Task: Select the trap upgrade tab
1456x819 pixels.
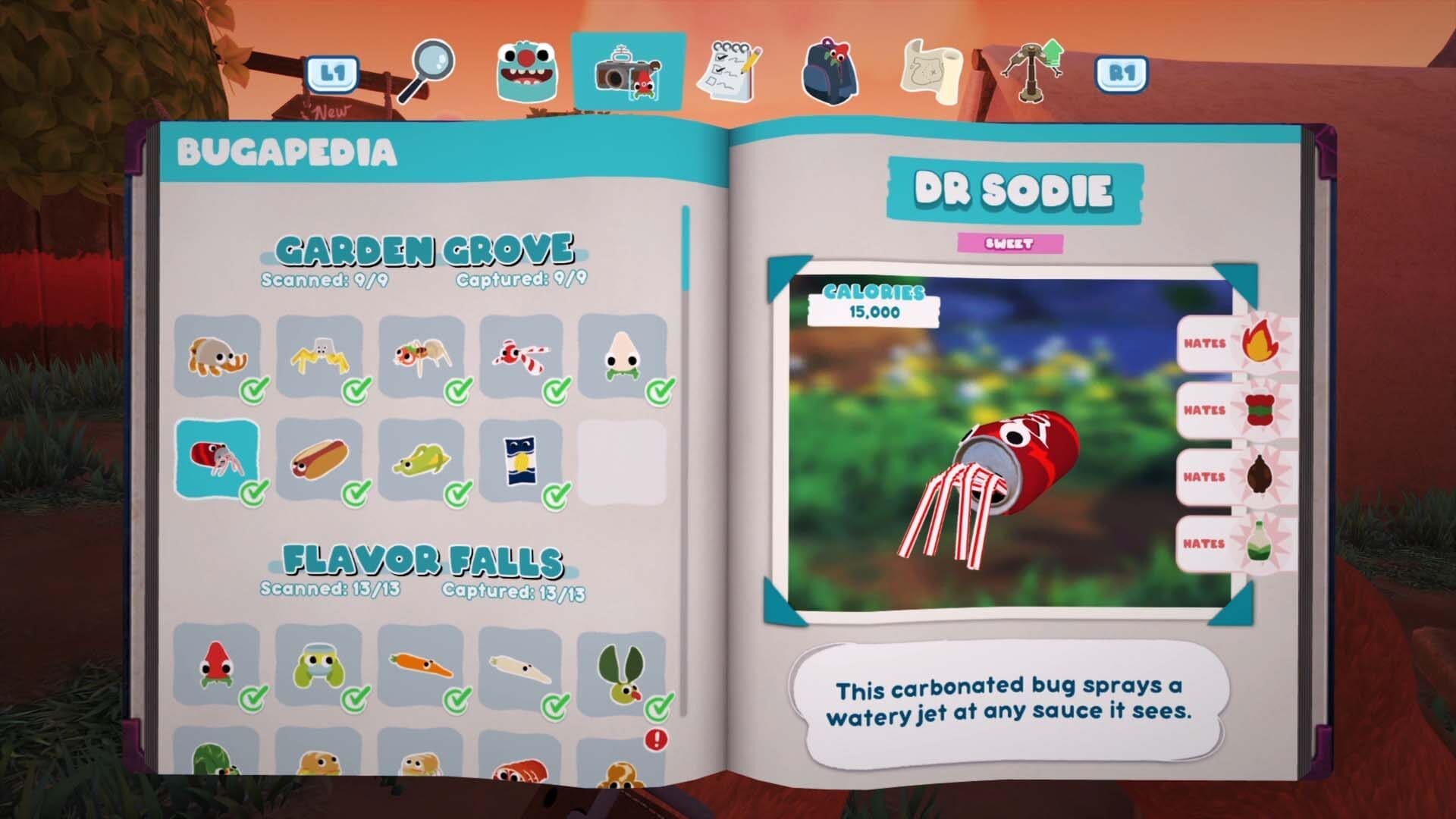Action: 1032,72
